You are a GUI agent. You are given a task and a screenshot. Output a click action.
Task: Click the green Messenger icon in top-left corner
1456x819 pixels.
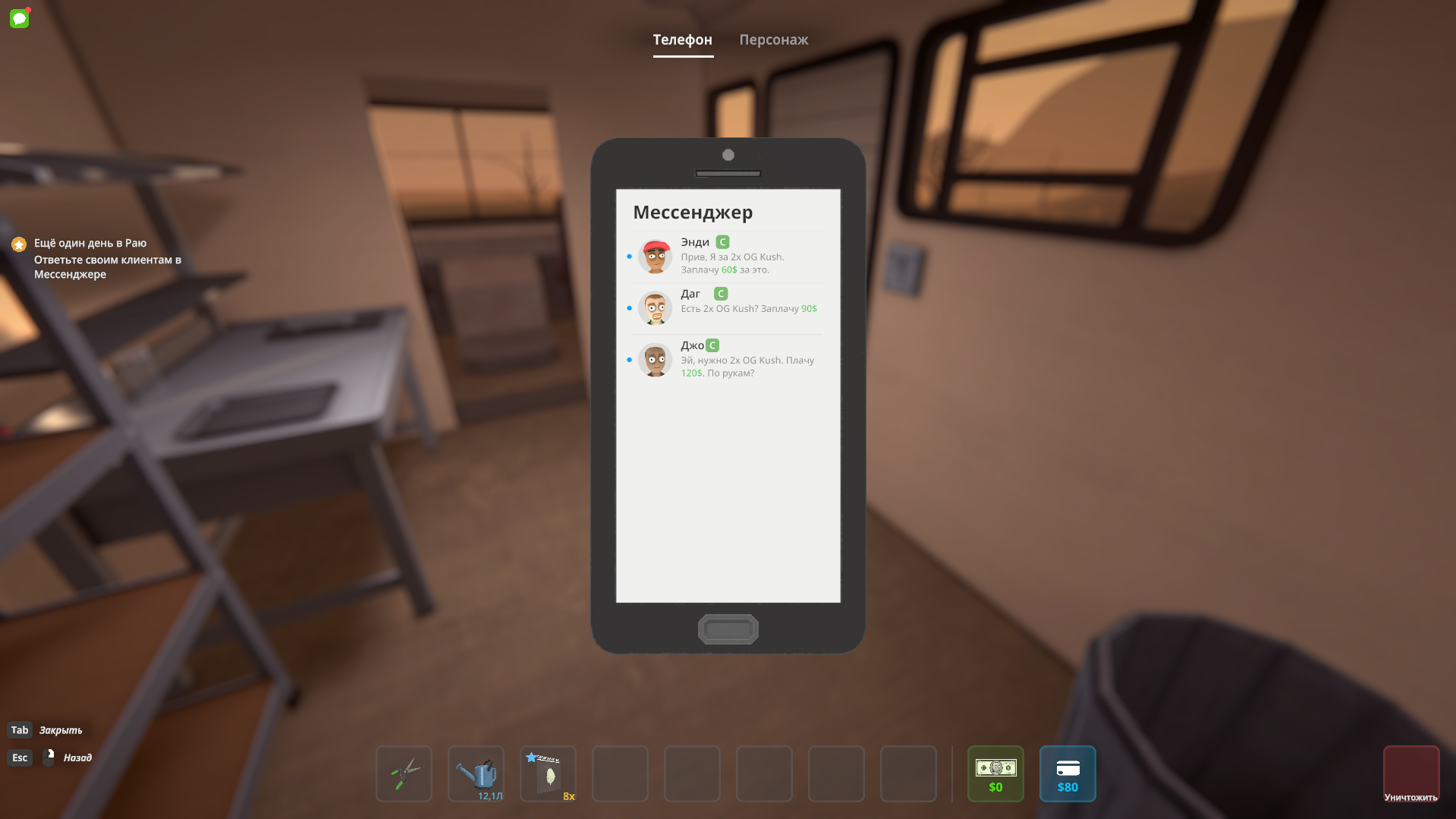[19, 18]
